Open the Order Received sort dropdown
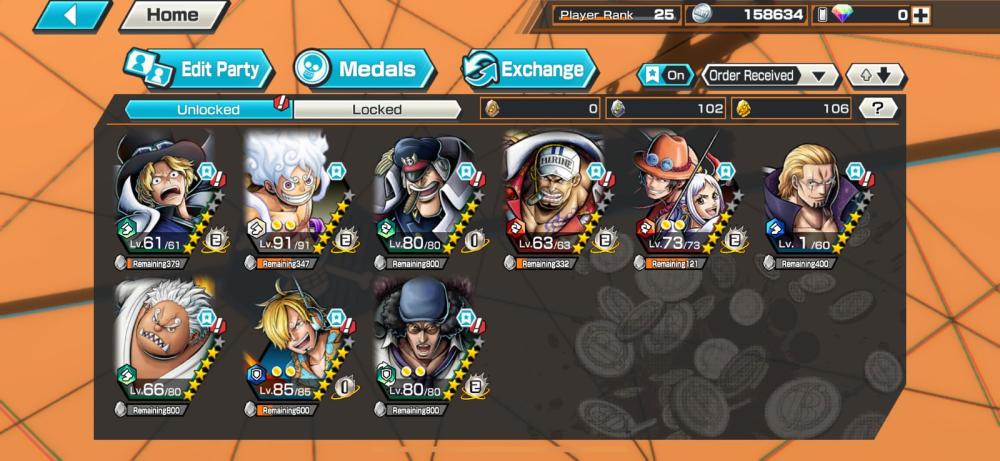This screenshot has height=461, width=1000. click(770, 75)
